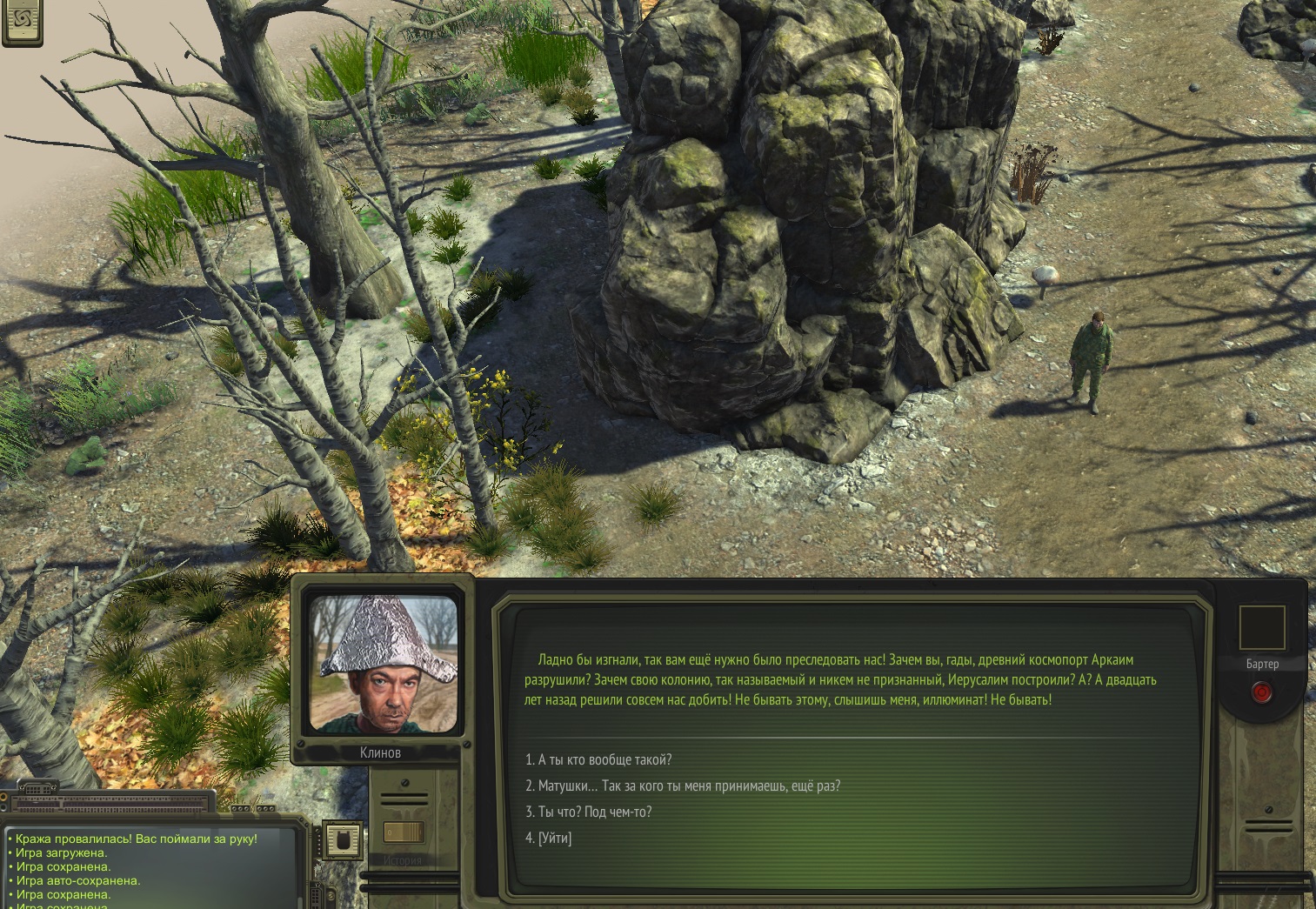The height and width of the screenshot is (909, 1316).
Task: Click the red Бартер button
Action: 1261,692
